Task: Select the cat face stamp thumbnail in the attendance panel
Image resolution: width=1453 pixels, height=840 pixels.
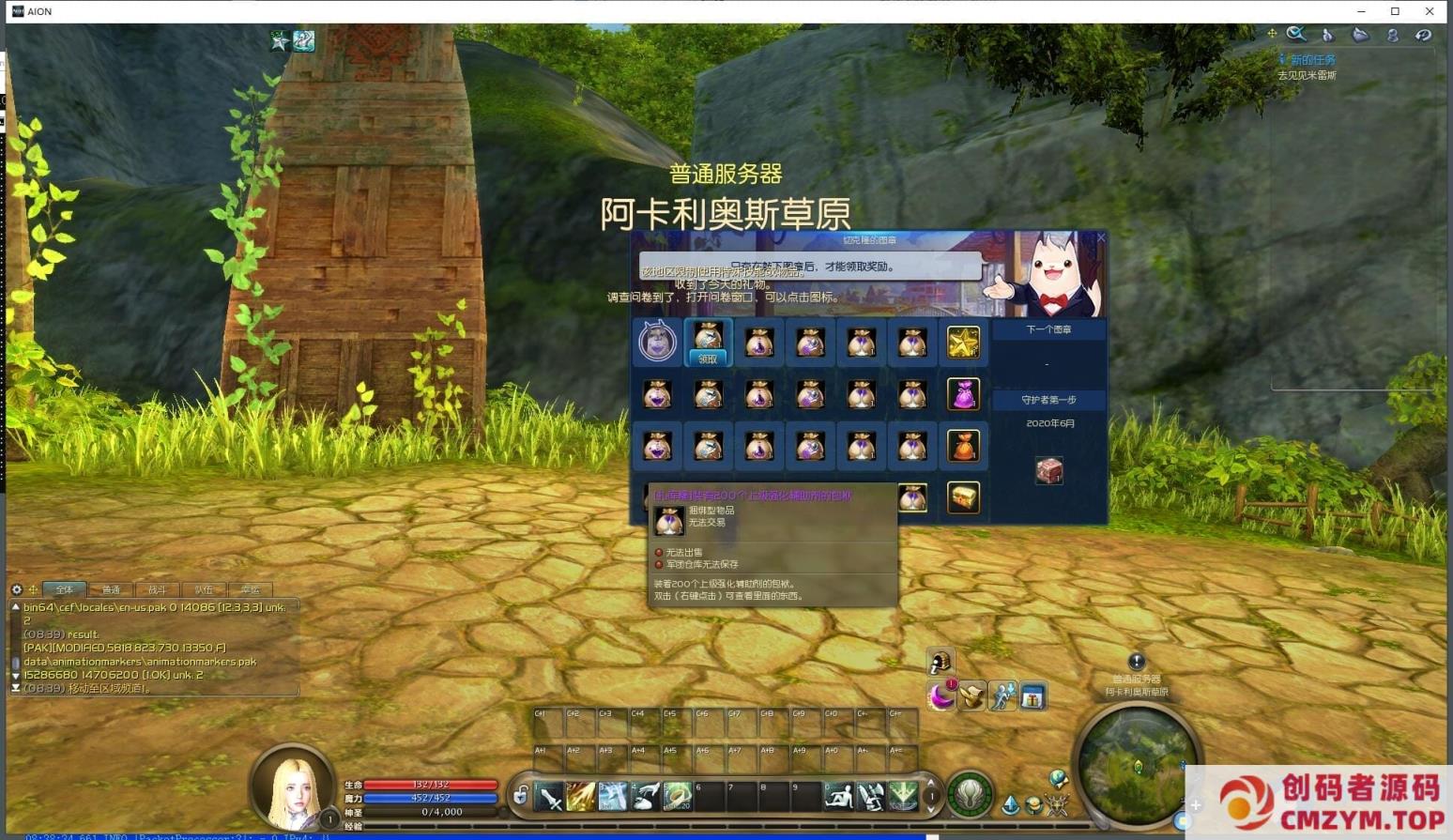Action: click(656, 342)
